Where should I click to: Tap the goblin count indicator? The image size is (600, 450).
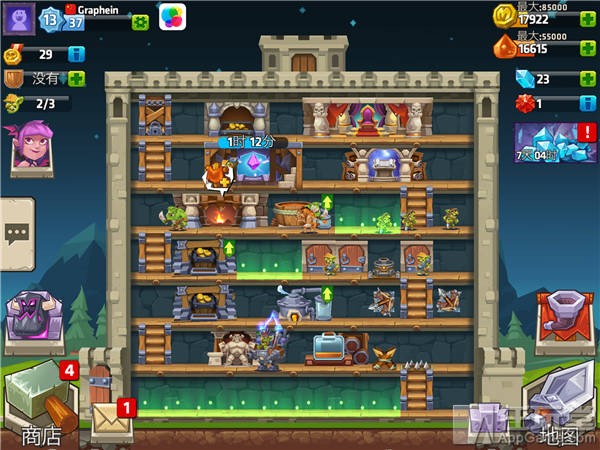tap(36, 102)
